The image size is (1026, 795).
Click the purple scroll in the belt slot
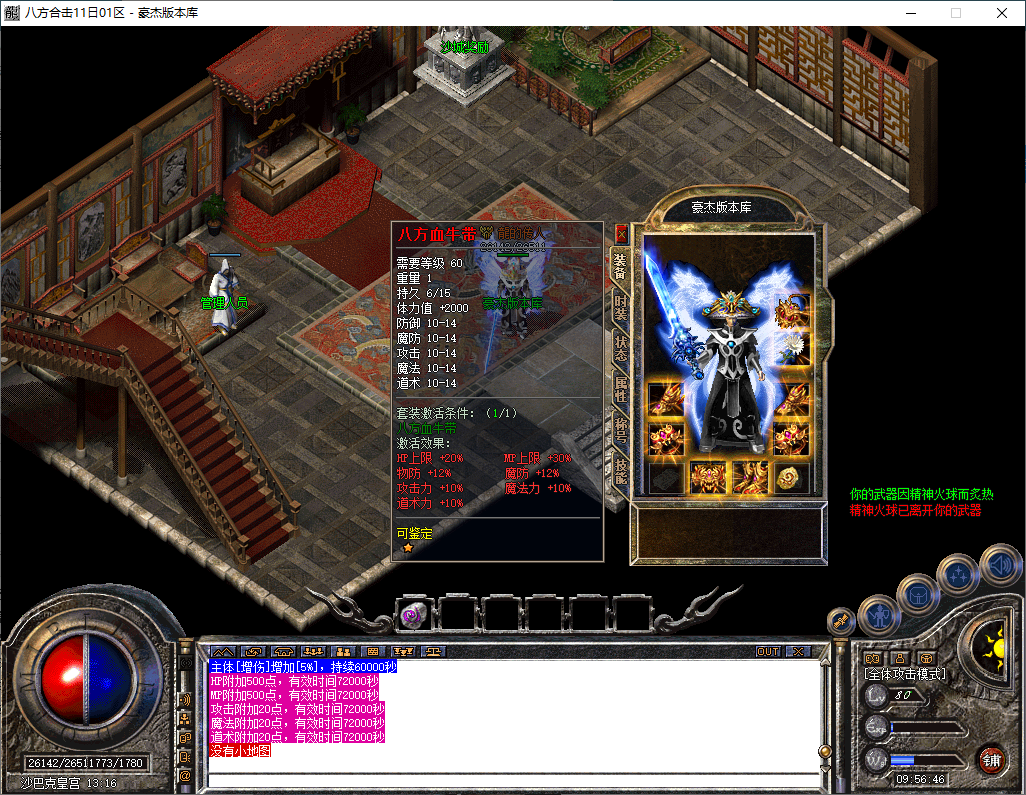coord(413,615)
